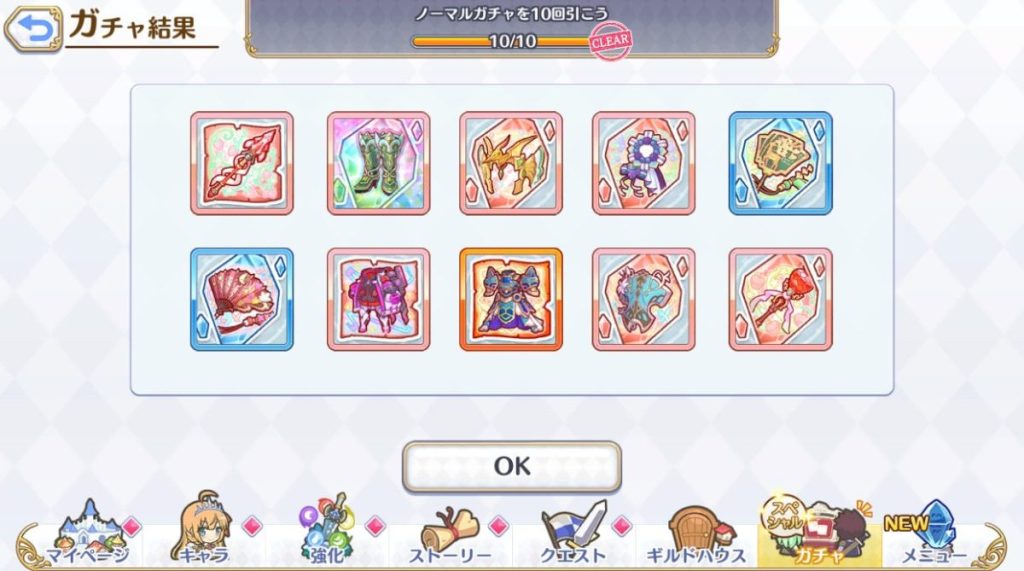
Task: Choose the blue armor with orange frame
Action: click(511, 299)
